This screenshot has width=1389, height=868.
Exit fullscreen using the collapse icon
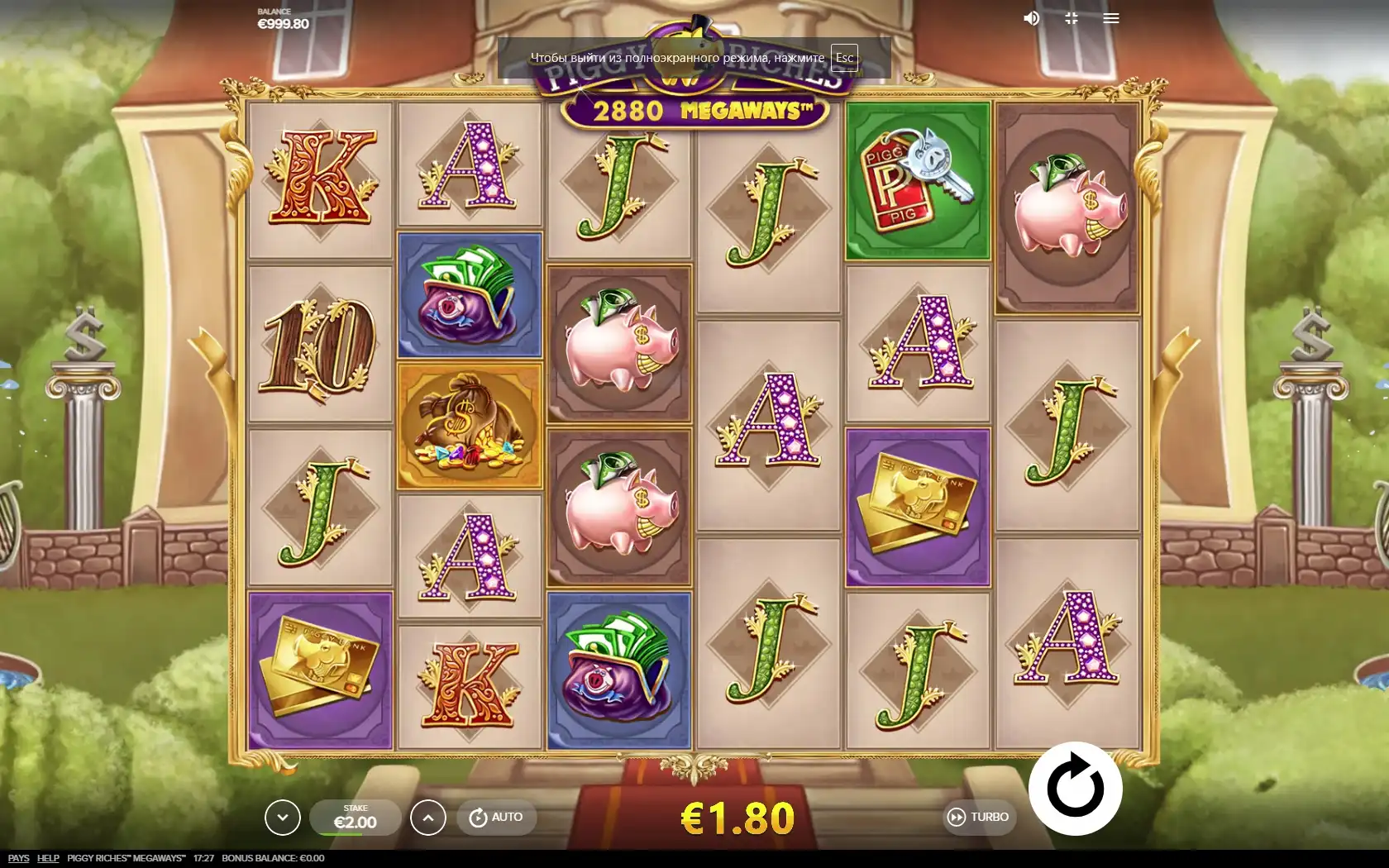1072,18
